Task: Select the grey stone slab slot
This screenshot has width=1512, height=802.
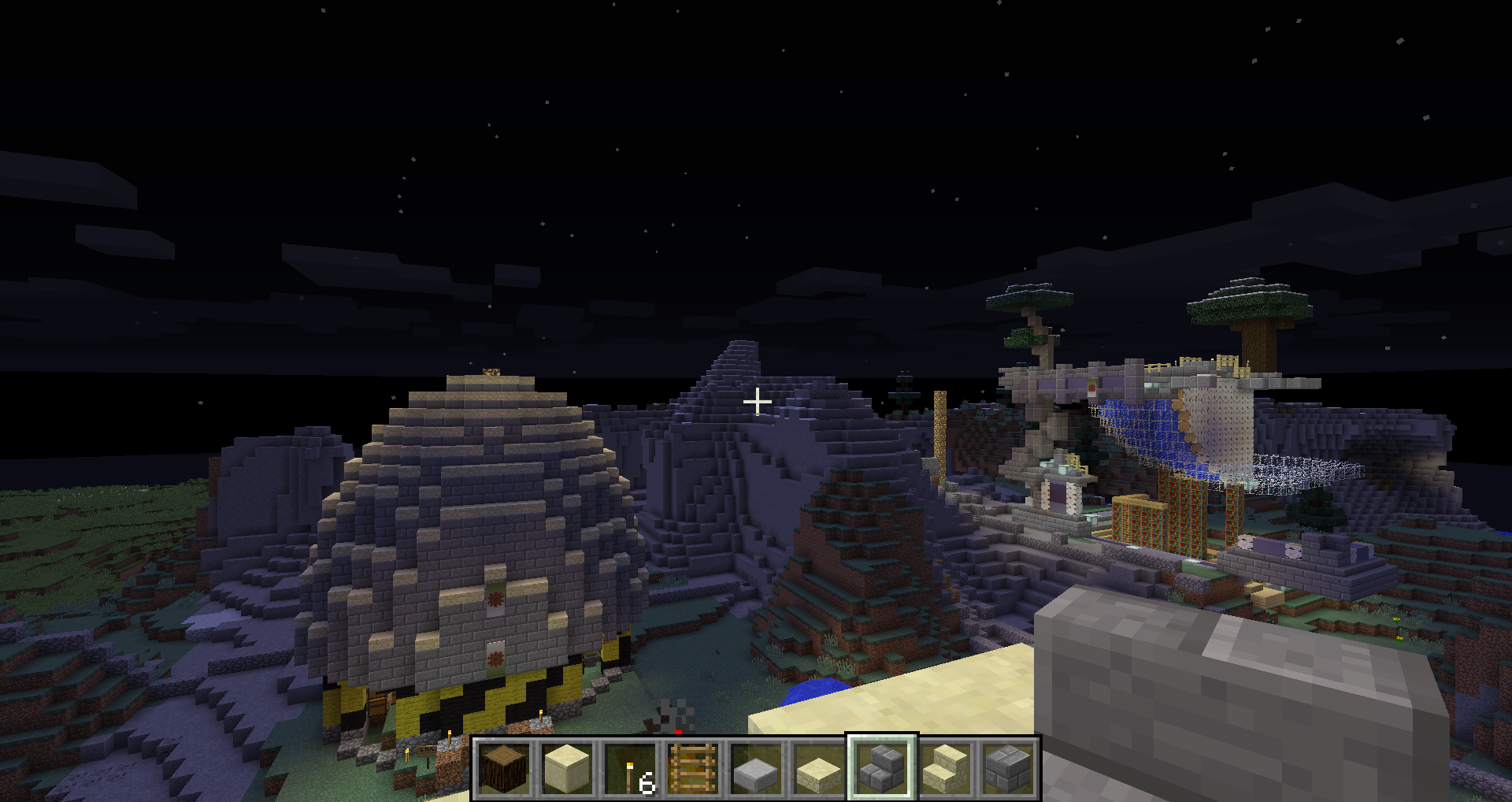Action: point(756,768)
